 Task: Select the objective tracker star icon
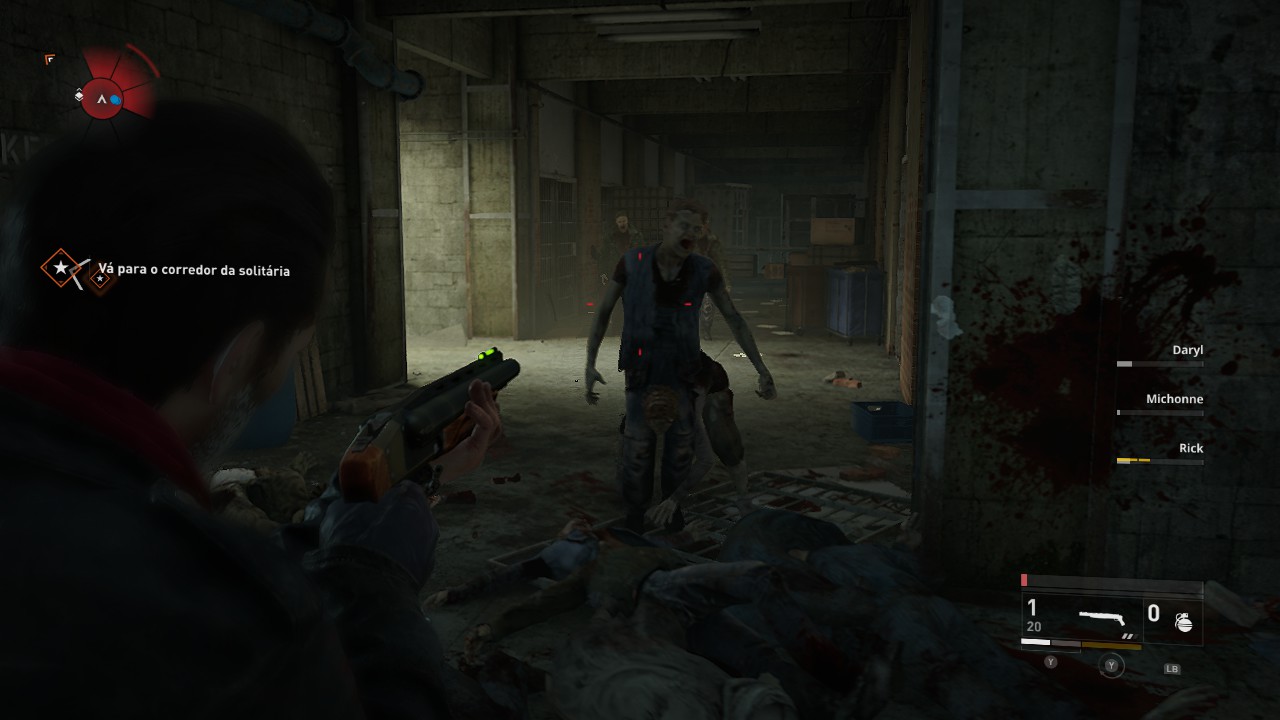pos(62,268)
